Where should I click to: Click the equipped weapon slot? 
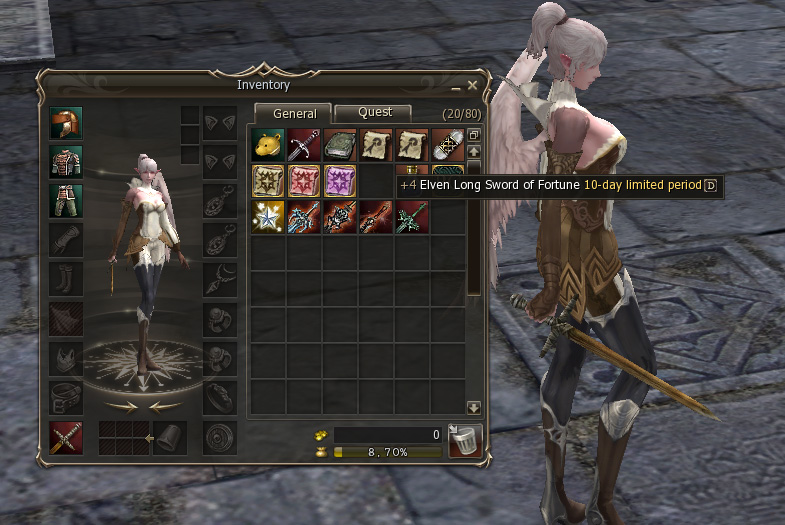point(66,438)
